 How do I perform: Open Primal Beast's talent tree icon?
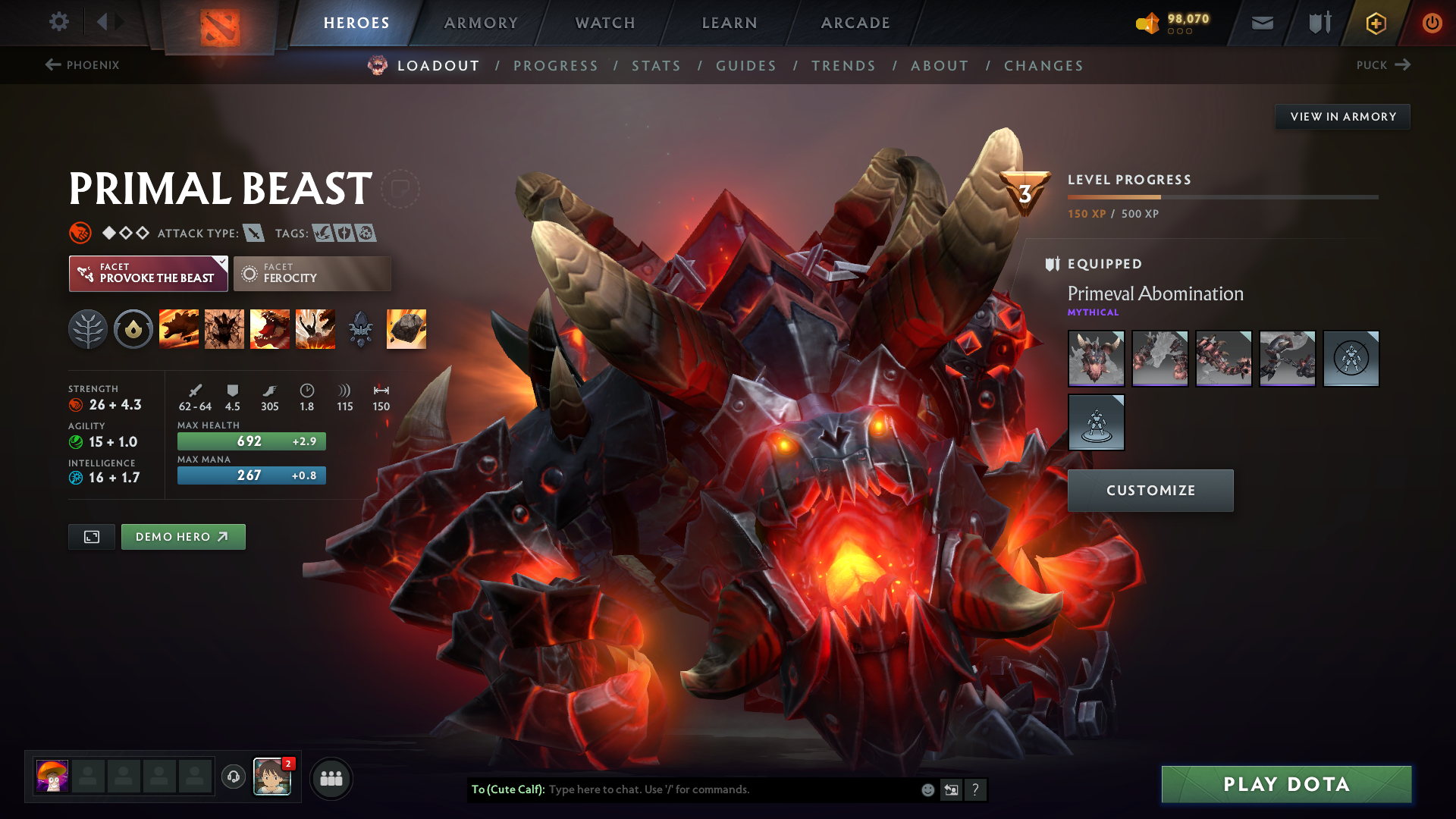pyautogui.click(x=88, y=328)
